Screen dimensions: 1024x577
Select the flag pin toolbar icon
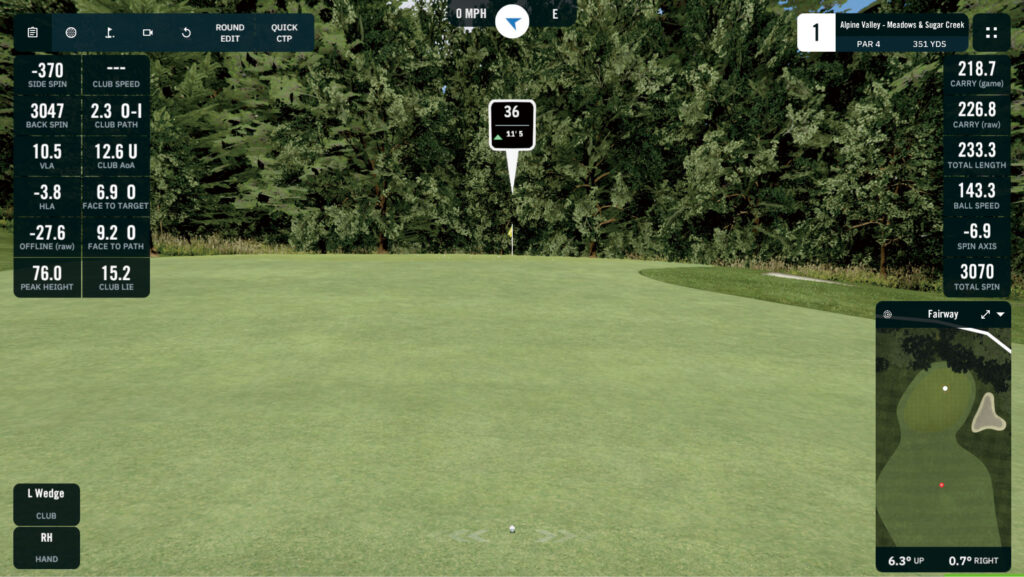click(x=109, y=32)
